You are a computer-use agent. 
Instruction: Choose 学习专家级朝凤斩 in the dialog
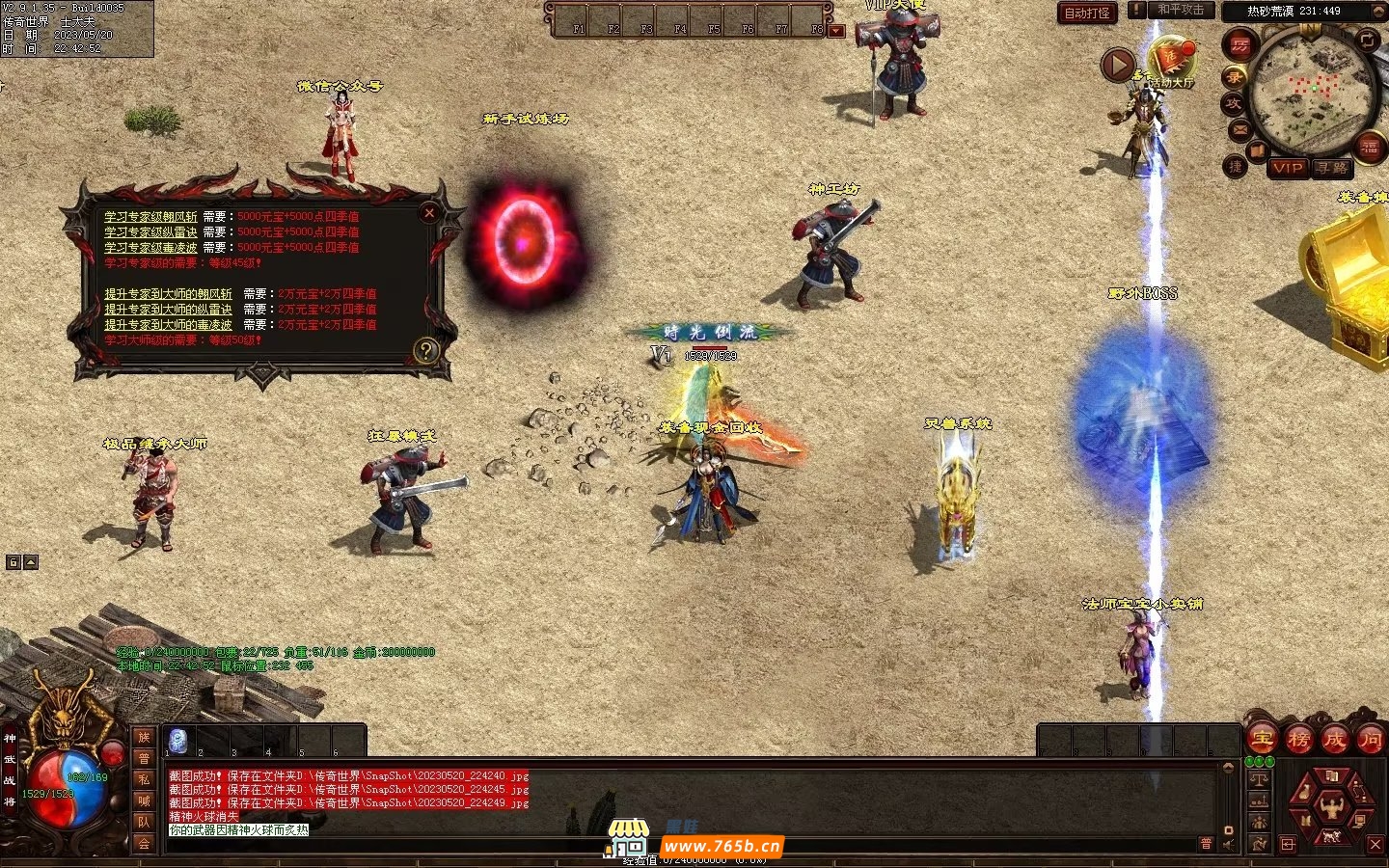[150, 217]
